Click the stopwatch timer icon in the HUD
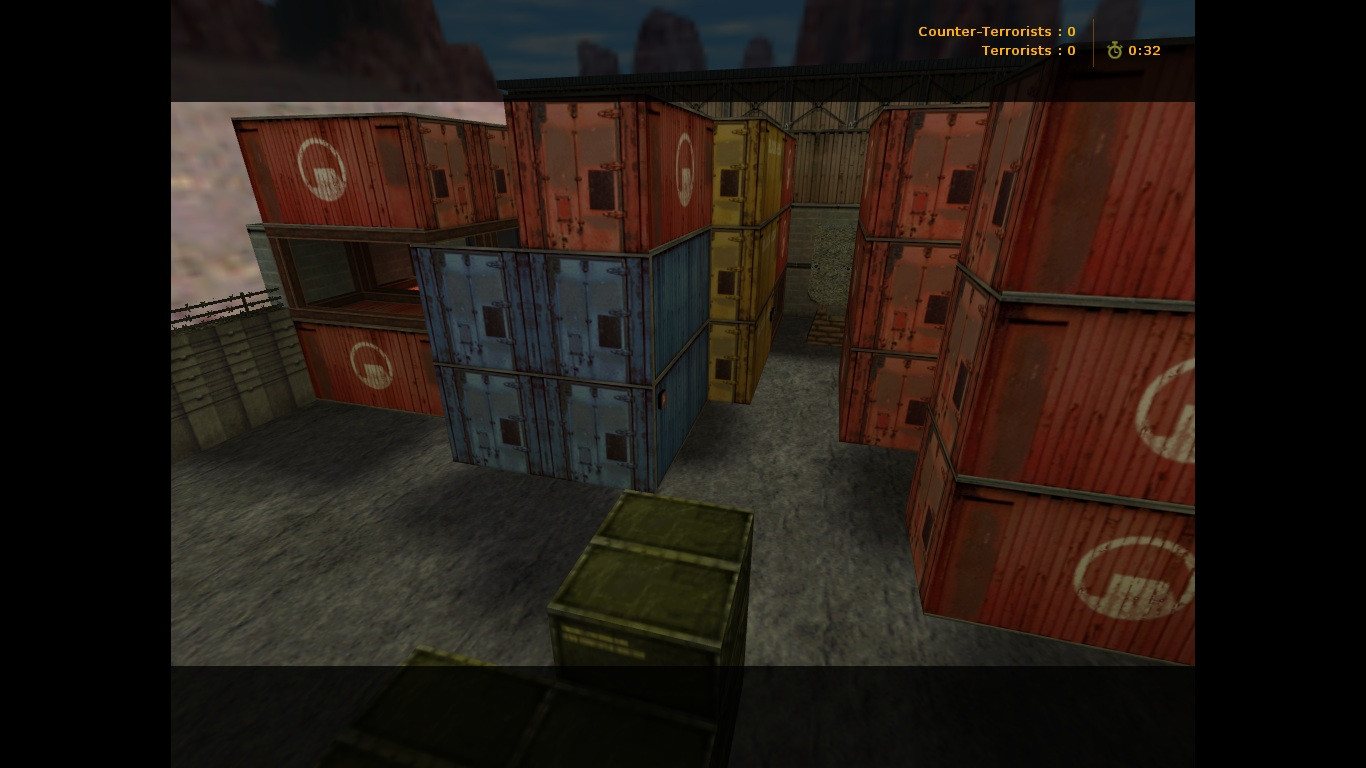The width and height of the screenshot is (1366, 768). pos(1114,50)
